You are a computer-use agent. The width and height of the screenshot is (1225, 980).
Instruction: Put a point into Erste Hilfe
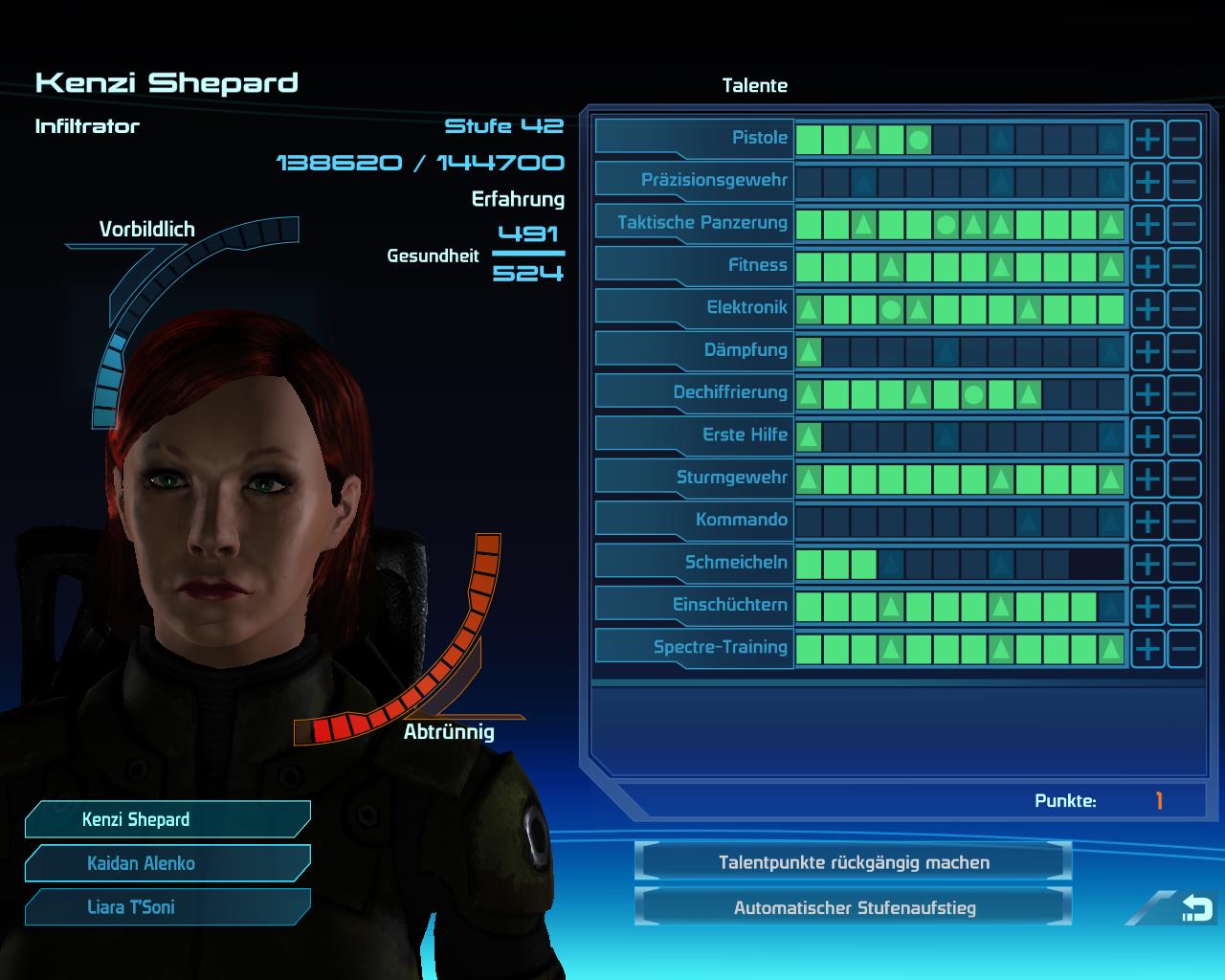coord(1147,436)
